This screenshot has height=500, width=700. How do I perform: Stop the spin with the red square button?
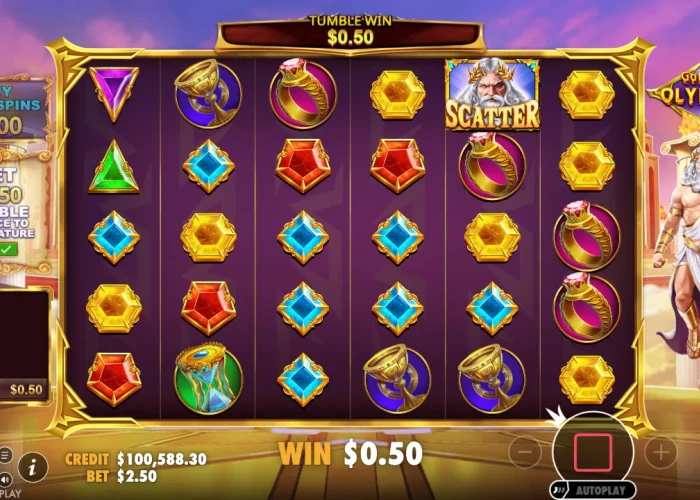593,452
